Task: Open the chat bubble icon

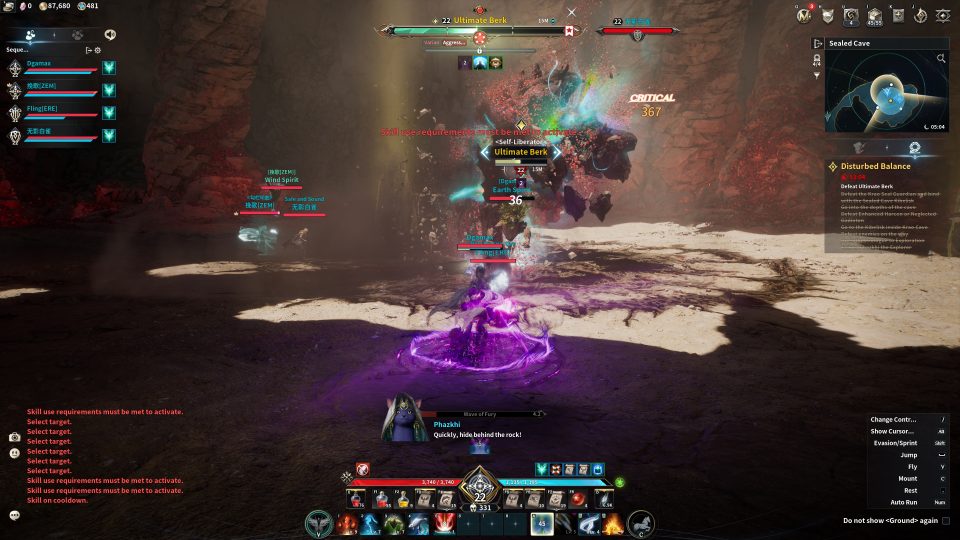Action: tap(15, 515)
